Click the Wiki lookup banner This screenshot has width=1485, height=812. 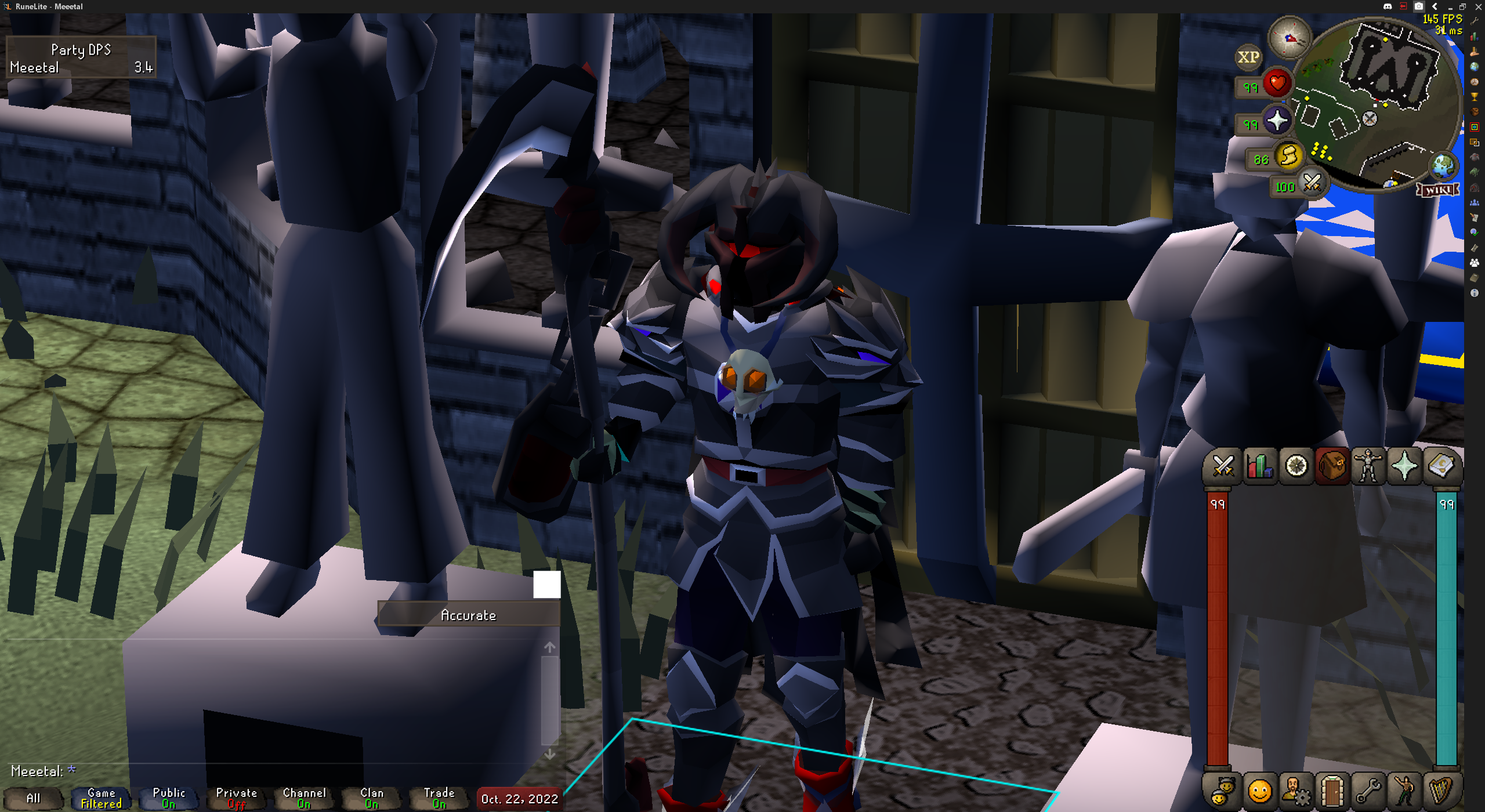(x=1438, y=190)
